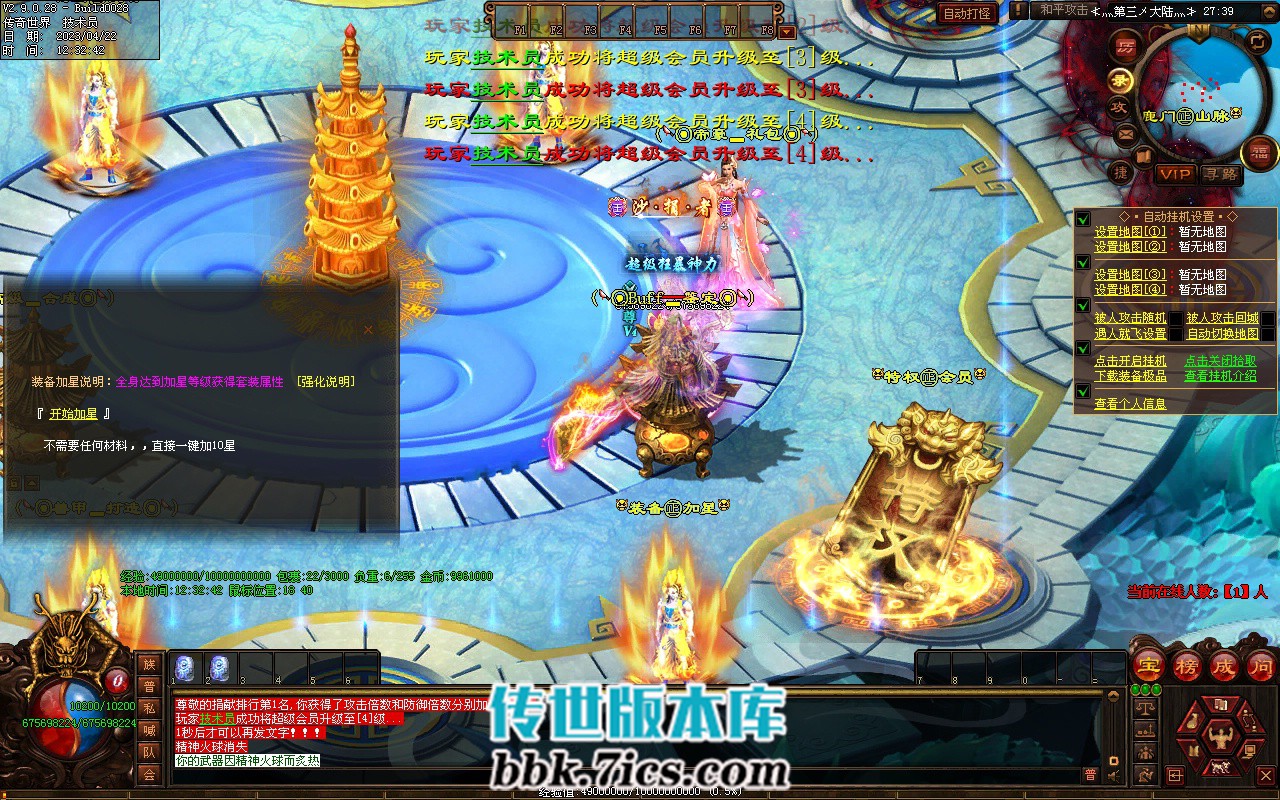Switch chat to the 族 clan channel
1280x800 pixels.
(149, 664)
